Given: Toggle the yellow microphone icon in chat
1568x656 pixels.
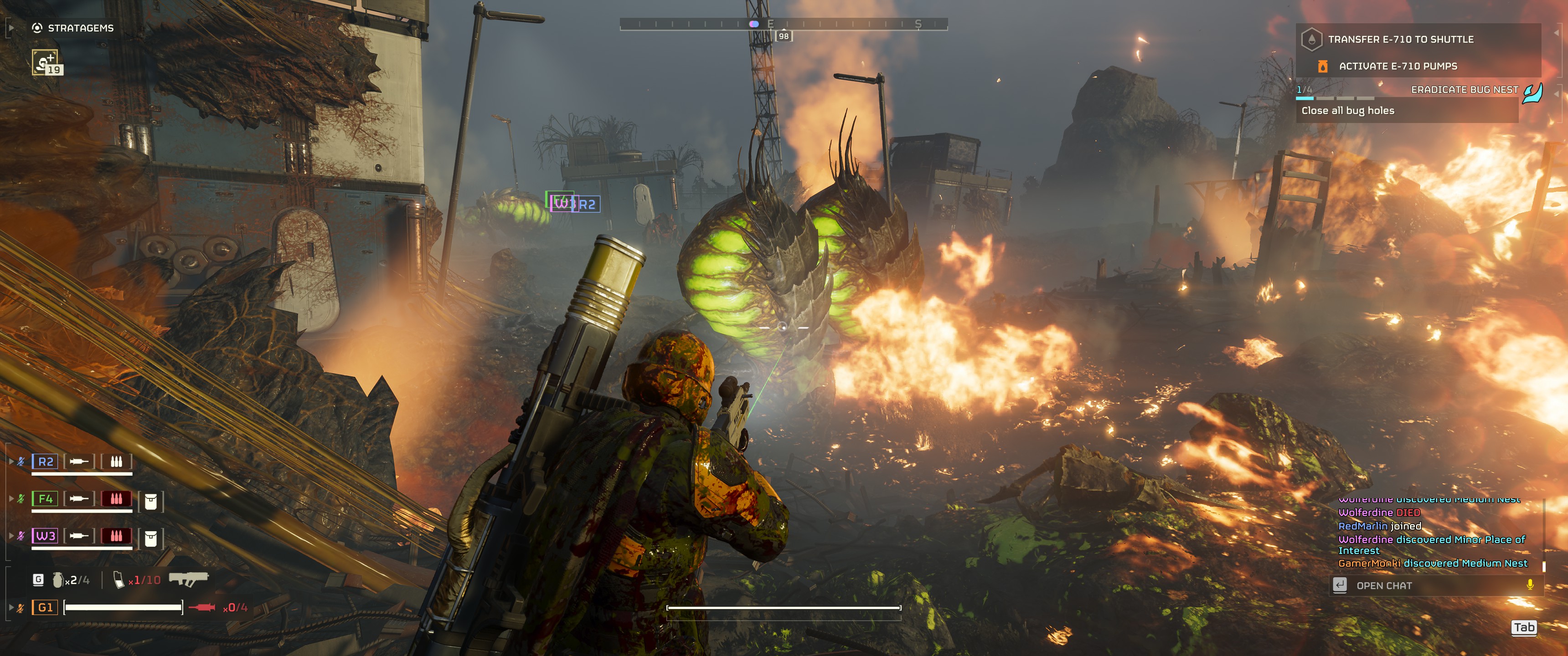Looking at the screenshot, I should pyautogui.click(x=1530, y=585).
